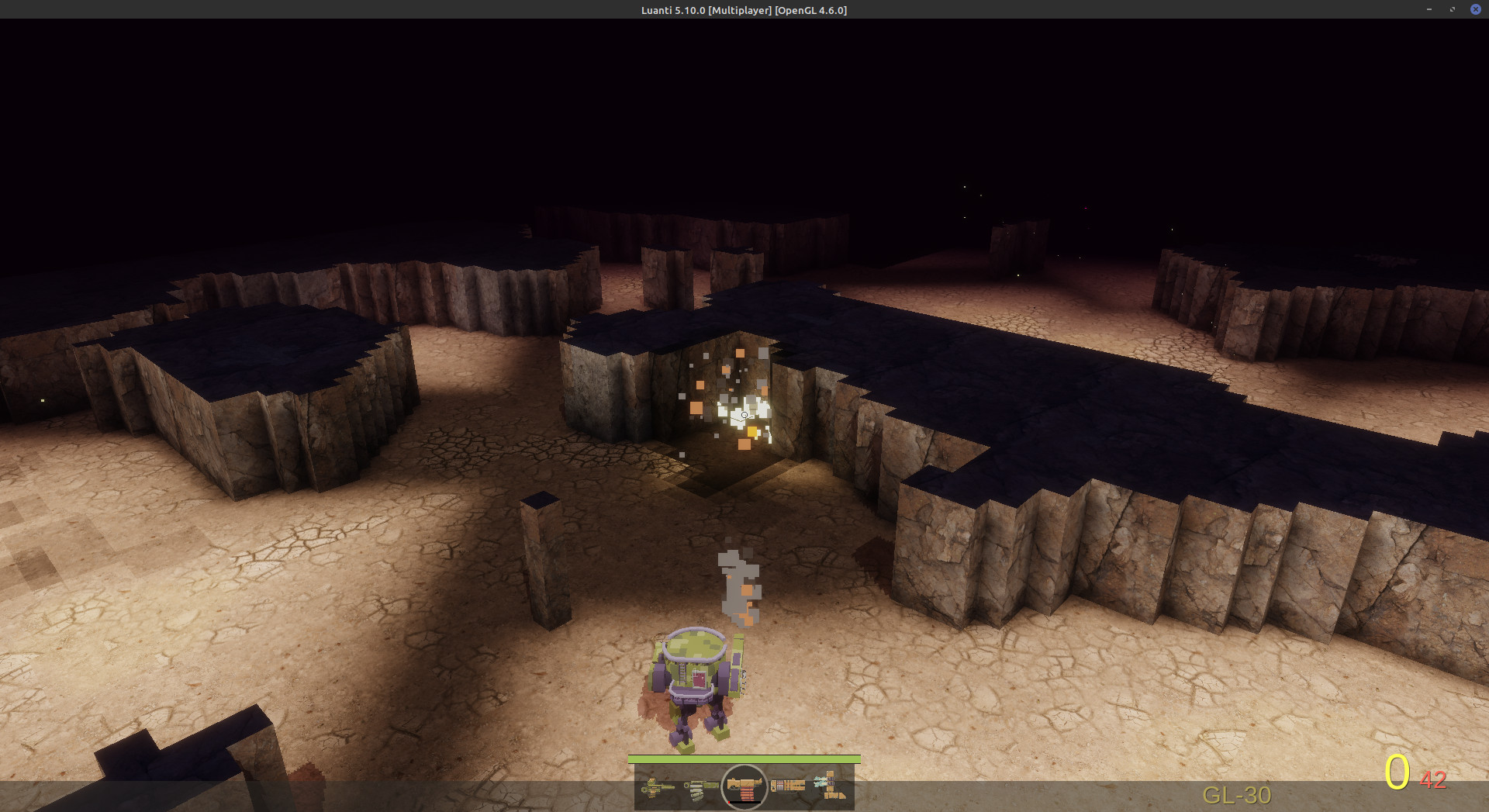Screen dimensions: 1489x812
Task: Close the Luanti game window
Action: (1475, 9)
